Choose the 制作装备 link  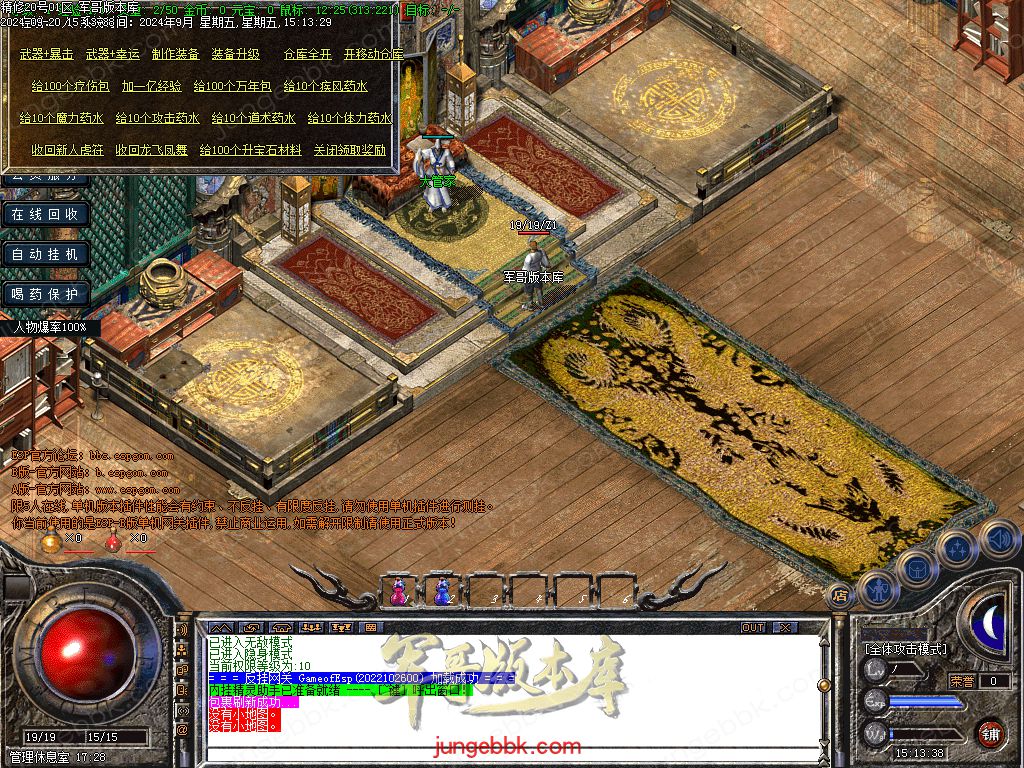tap(175, 54)
